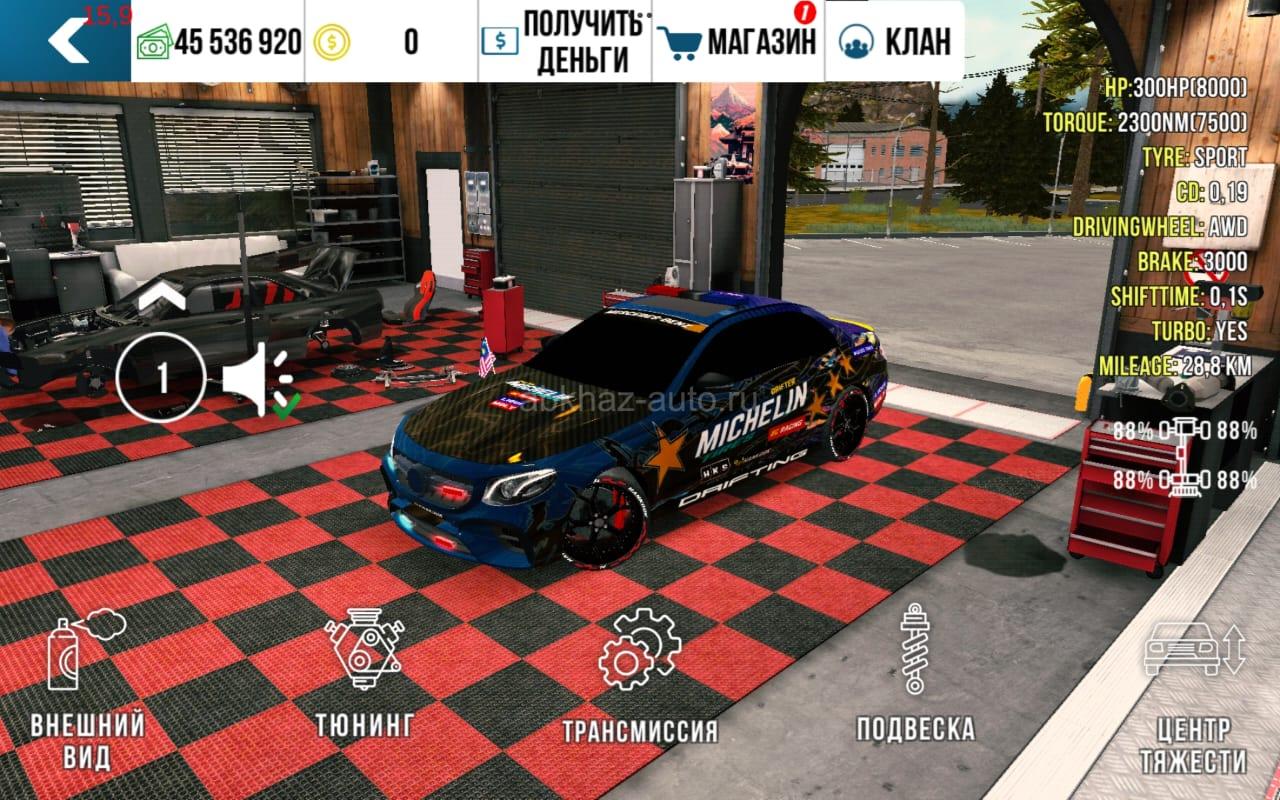Tap the green cash balance
This screenshot has width=1280, height=800.
pyautogui.click(x=218, y=42)
